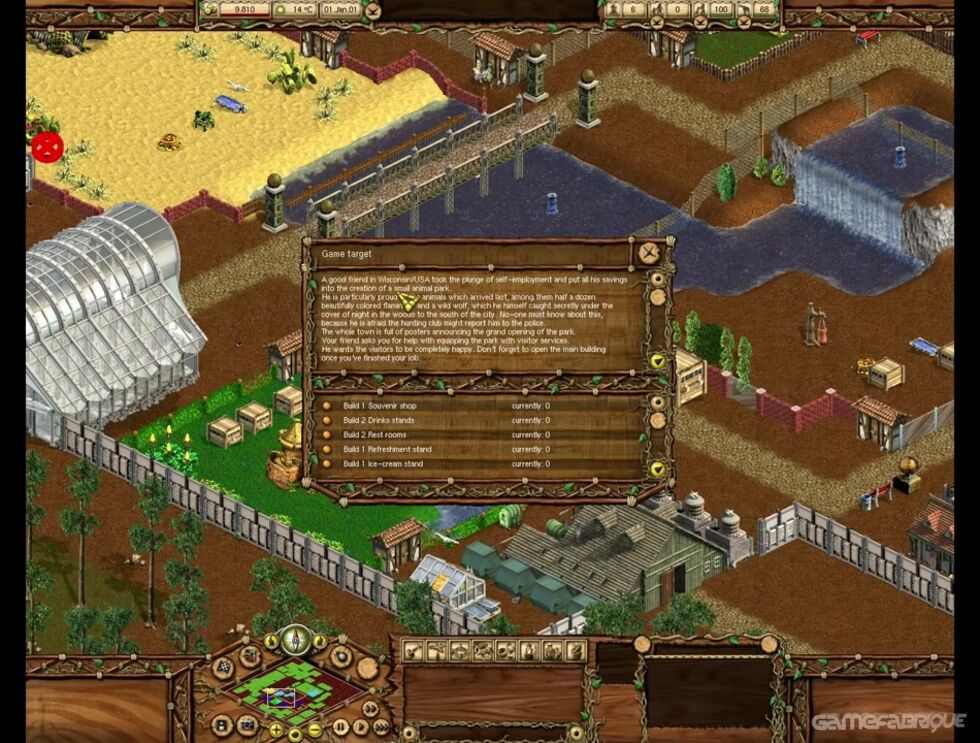Image resolution: width=980 pixels, height=743 pixels.
Task: Dismiss the red alert marker icon
Action: click(46, 148)
